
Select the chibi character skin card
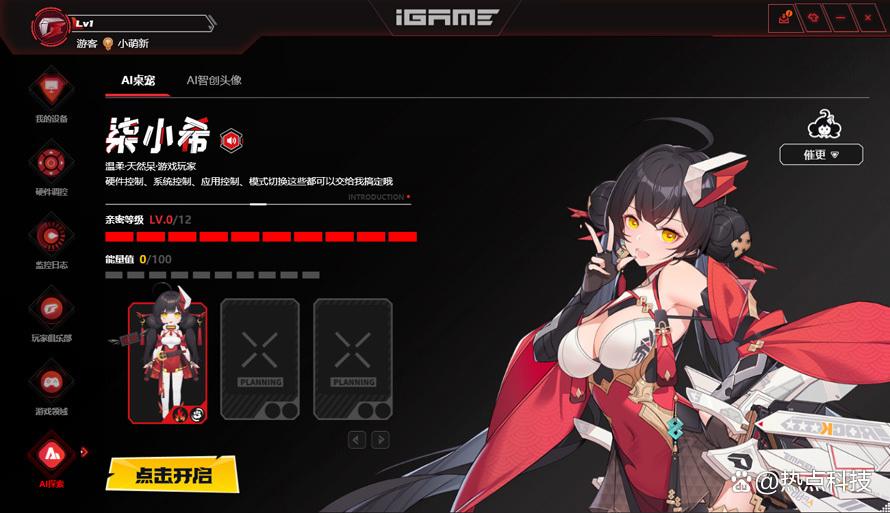tap(167, 361)
